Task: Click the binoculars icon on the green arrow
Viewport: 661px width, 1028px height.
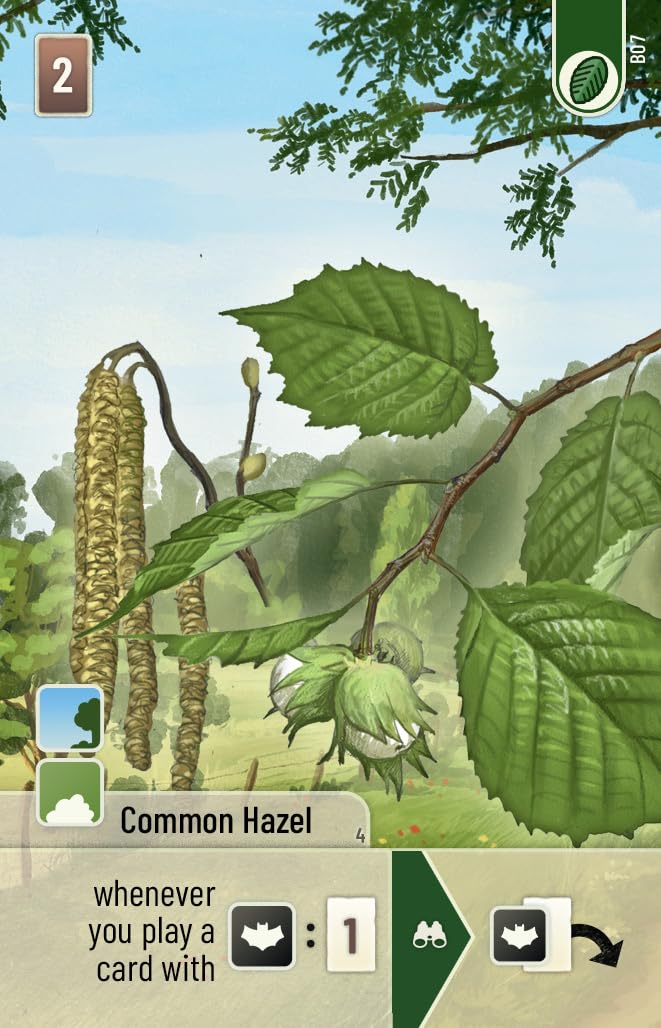Action: pyautogui.click(x=430, y=935)
